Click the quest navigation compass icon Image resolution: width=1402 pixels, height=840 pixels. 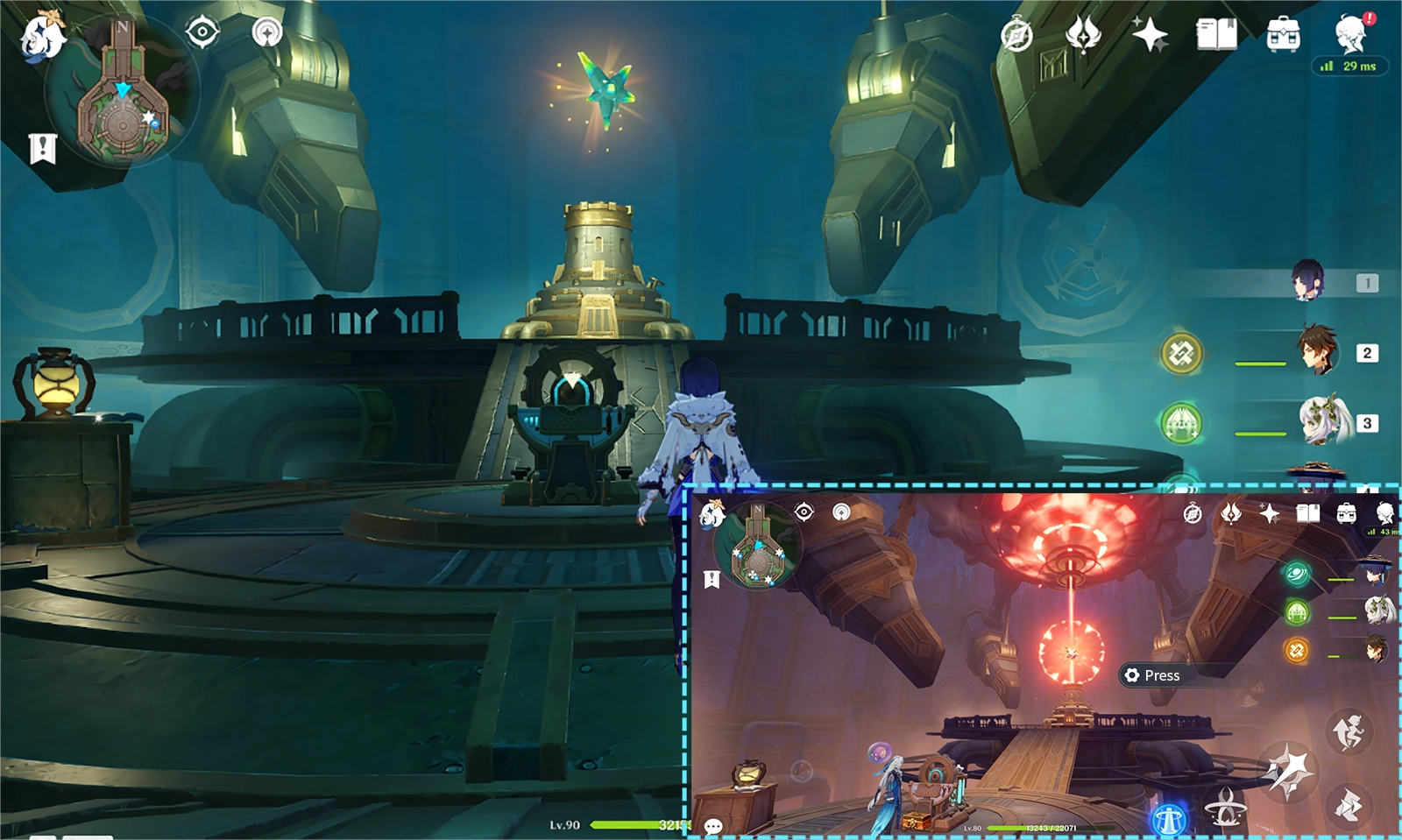tap(202, 32)
